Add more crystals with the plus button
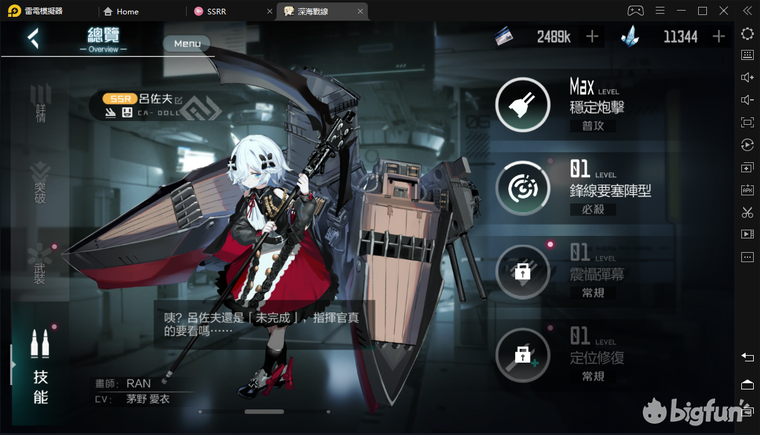 [718, 37]
